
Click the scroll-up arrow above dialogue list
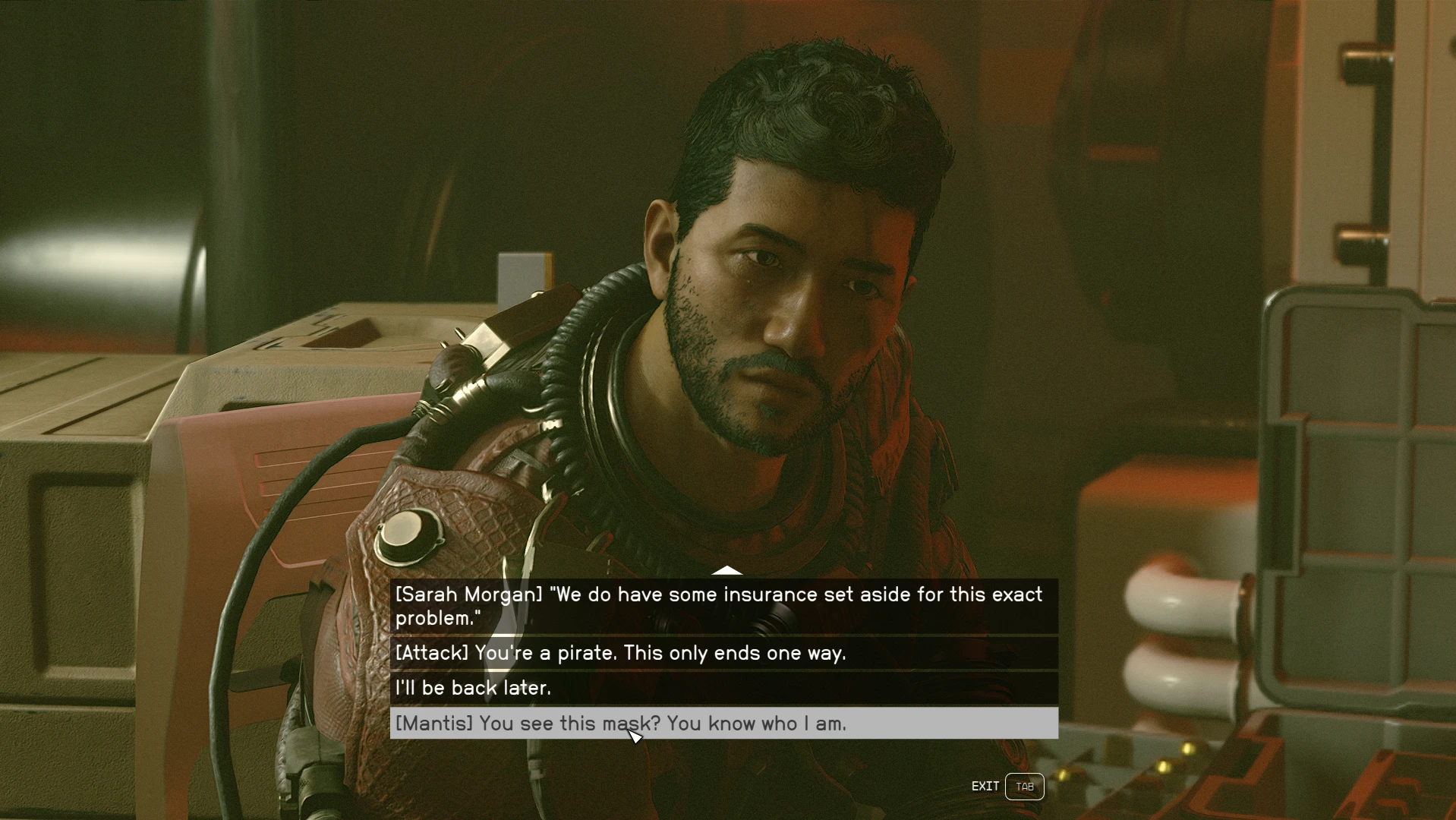pyautogui.click(x=726, y=570)
